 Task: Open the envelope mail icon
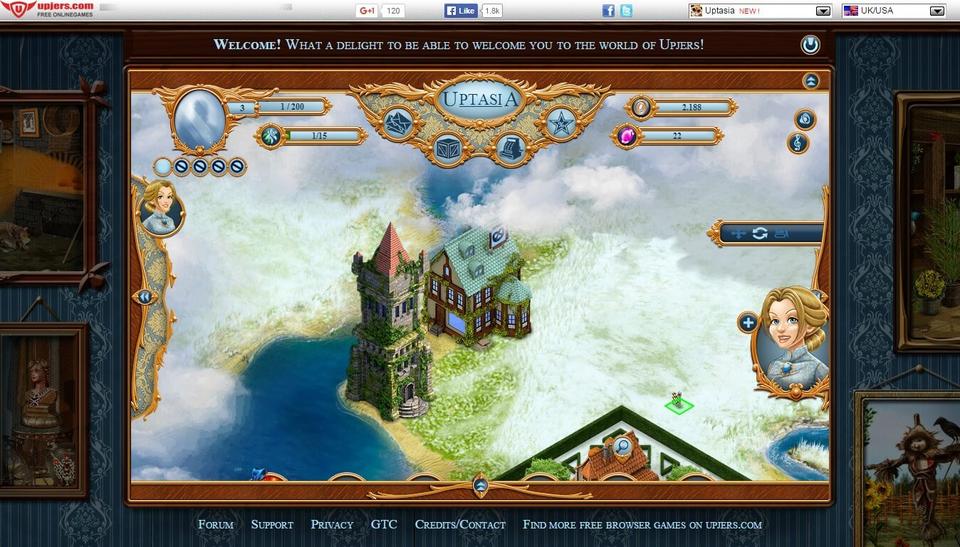(399, 124)
